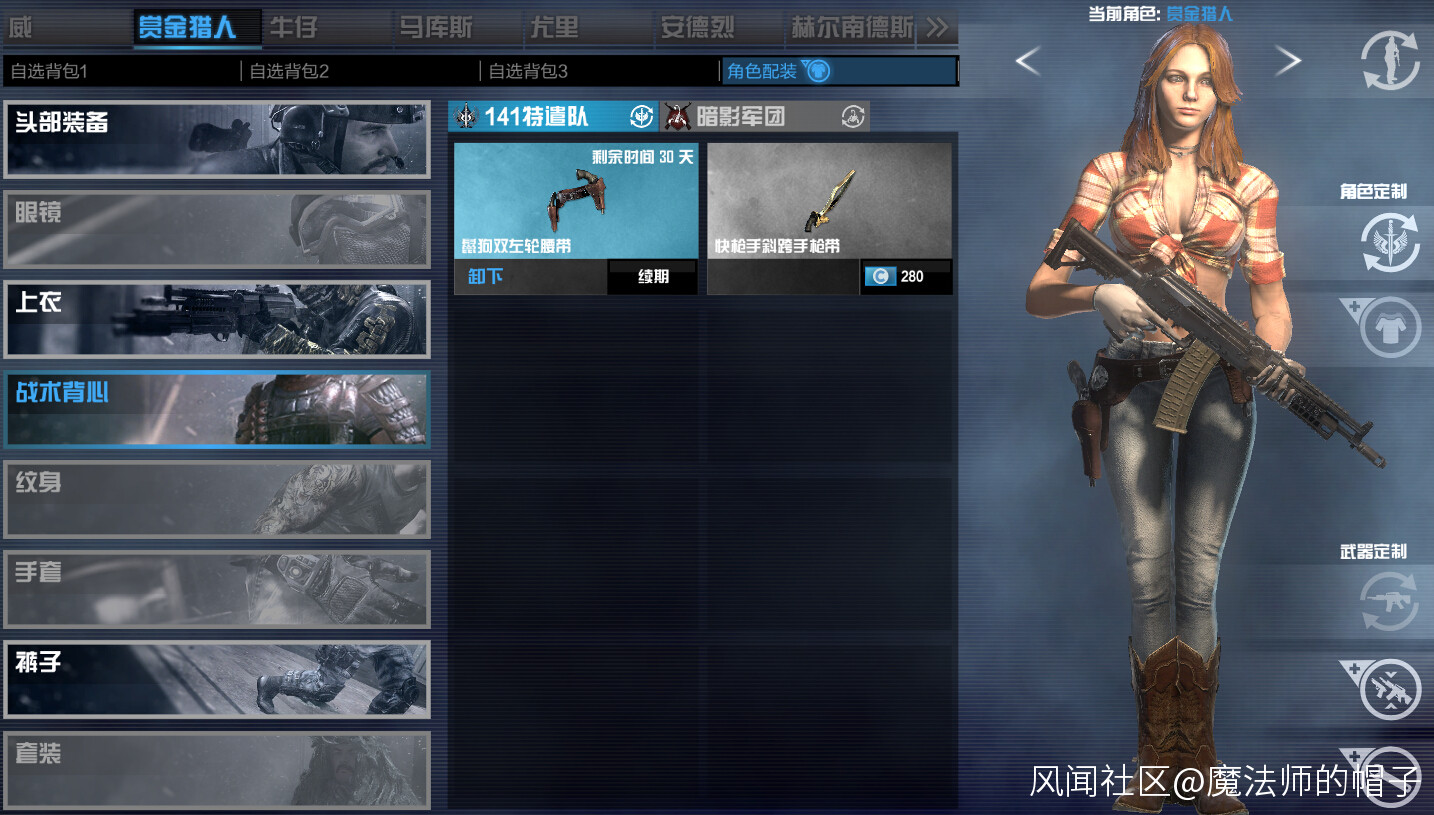This screenshot has height=815, width=1434.
Task: Switch to 自选背包2 loadout
Action: 358,71
